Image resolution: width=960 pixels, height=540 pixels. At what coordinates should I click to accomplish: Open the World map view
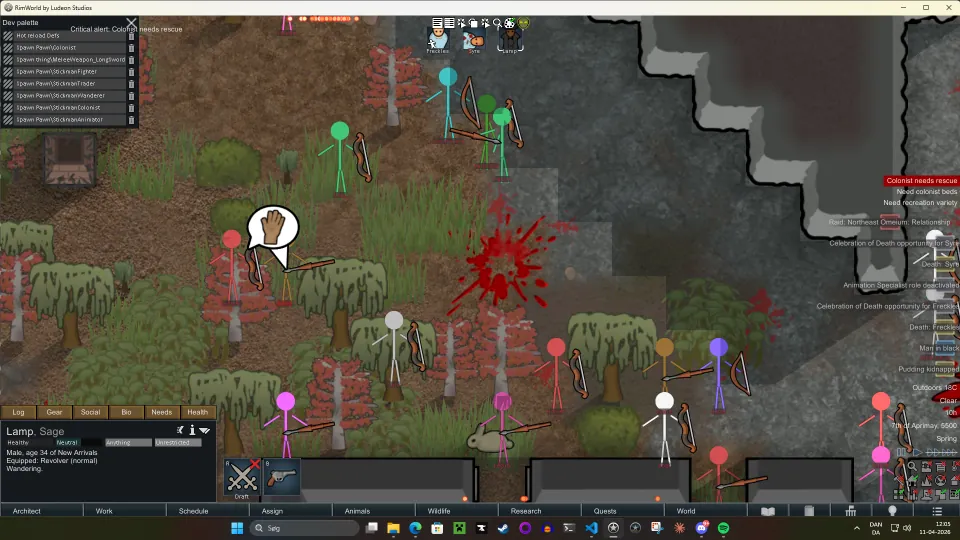[686, 511]
